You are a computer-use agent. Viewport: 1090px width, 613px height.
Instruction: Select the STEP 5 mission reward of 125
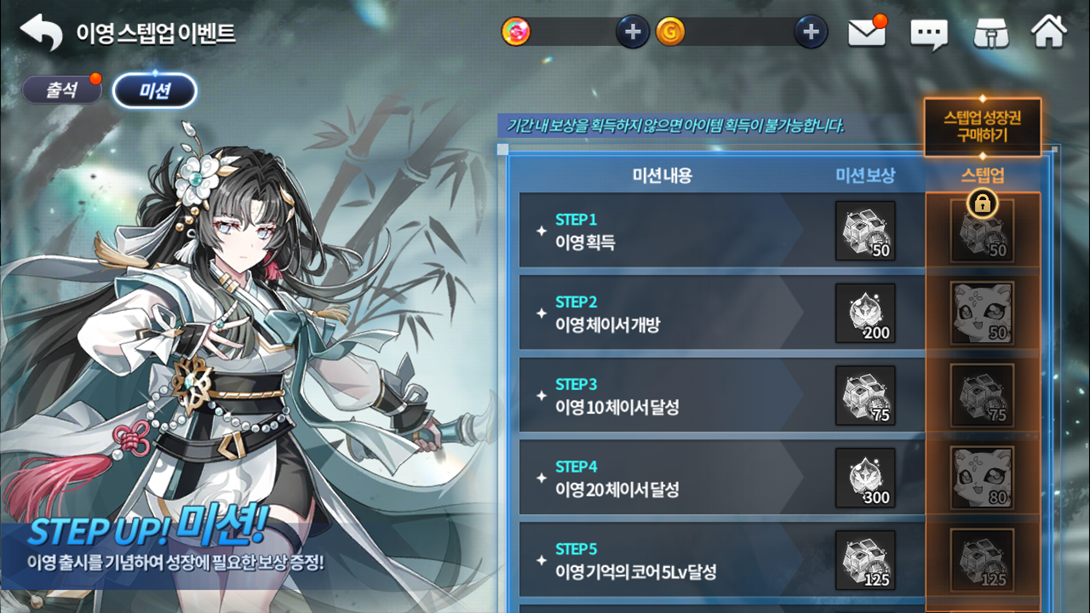[865, 560]
